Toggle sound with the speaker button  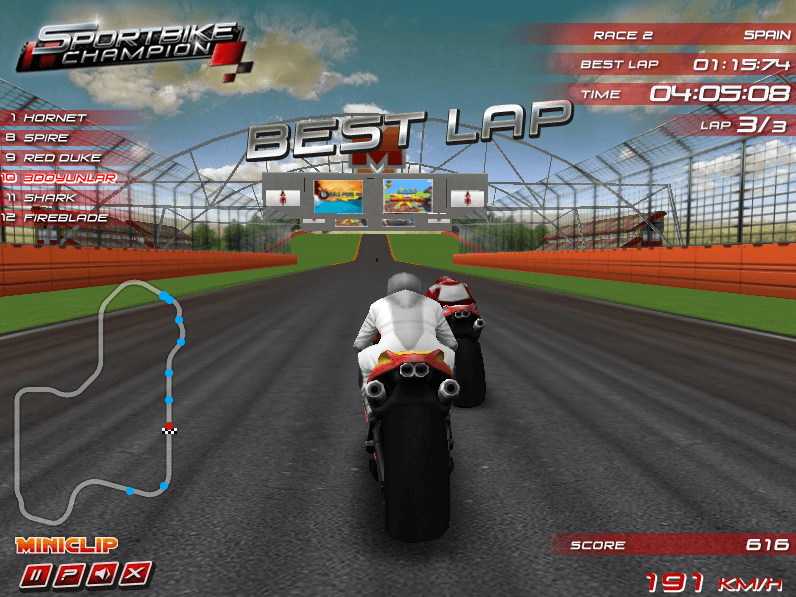click(x=103, y=574)
